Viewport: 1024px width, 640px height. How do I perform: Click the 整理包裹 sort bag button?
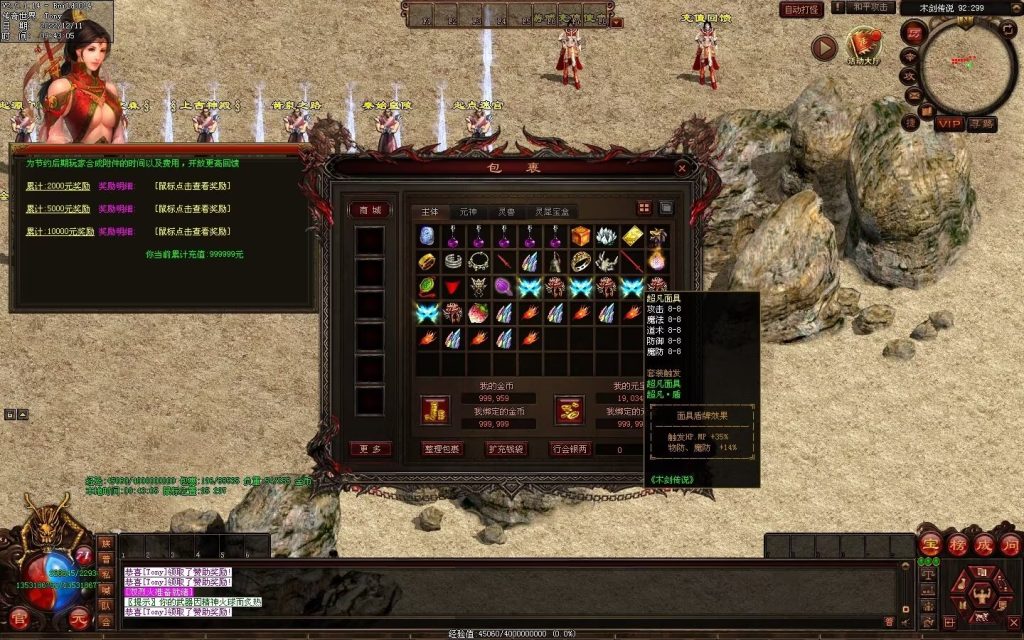(x=442, y=449)
